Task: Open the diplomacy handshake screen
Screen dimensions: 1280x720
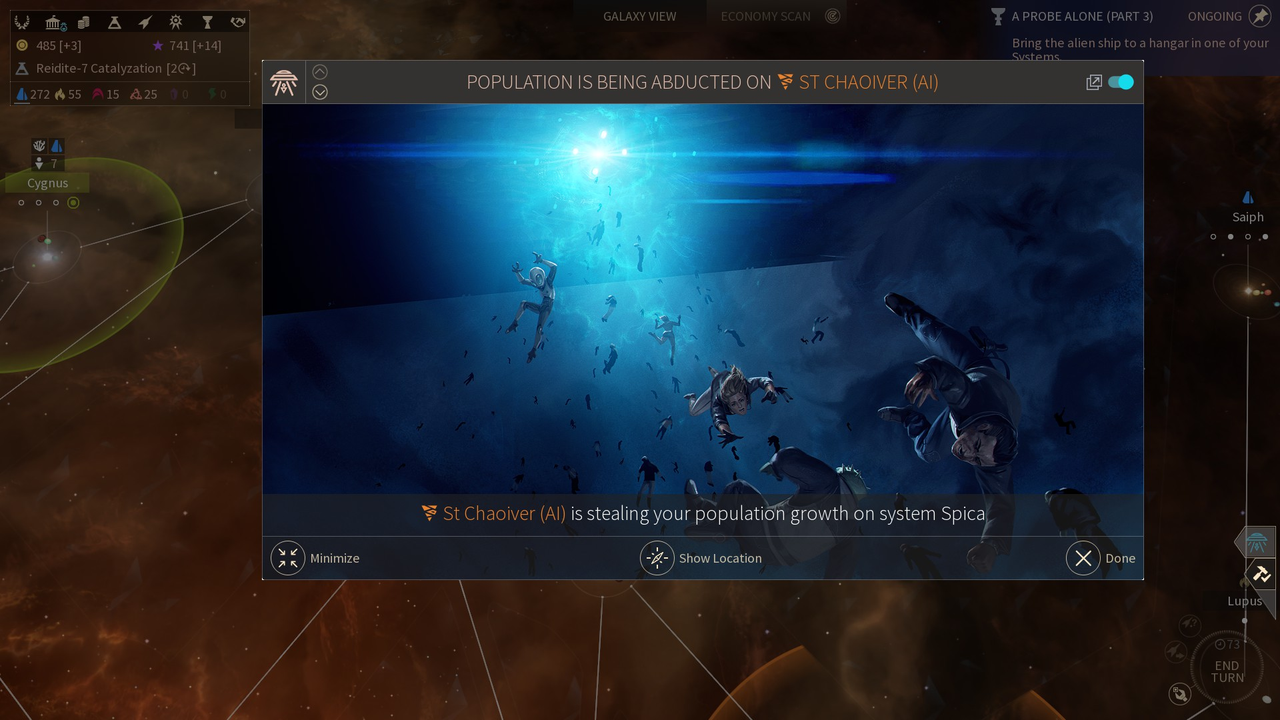Action: coord(237,22)
